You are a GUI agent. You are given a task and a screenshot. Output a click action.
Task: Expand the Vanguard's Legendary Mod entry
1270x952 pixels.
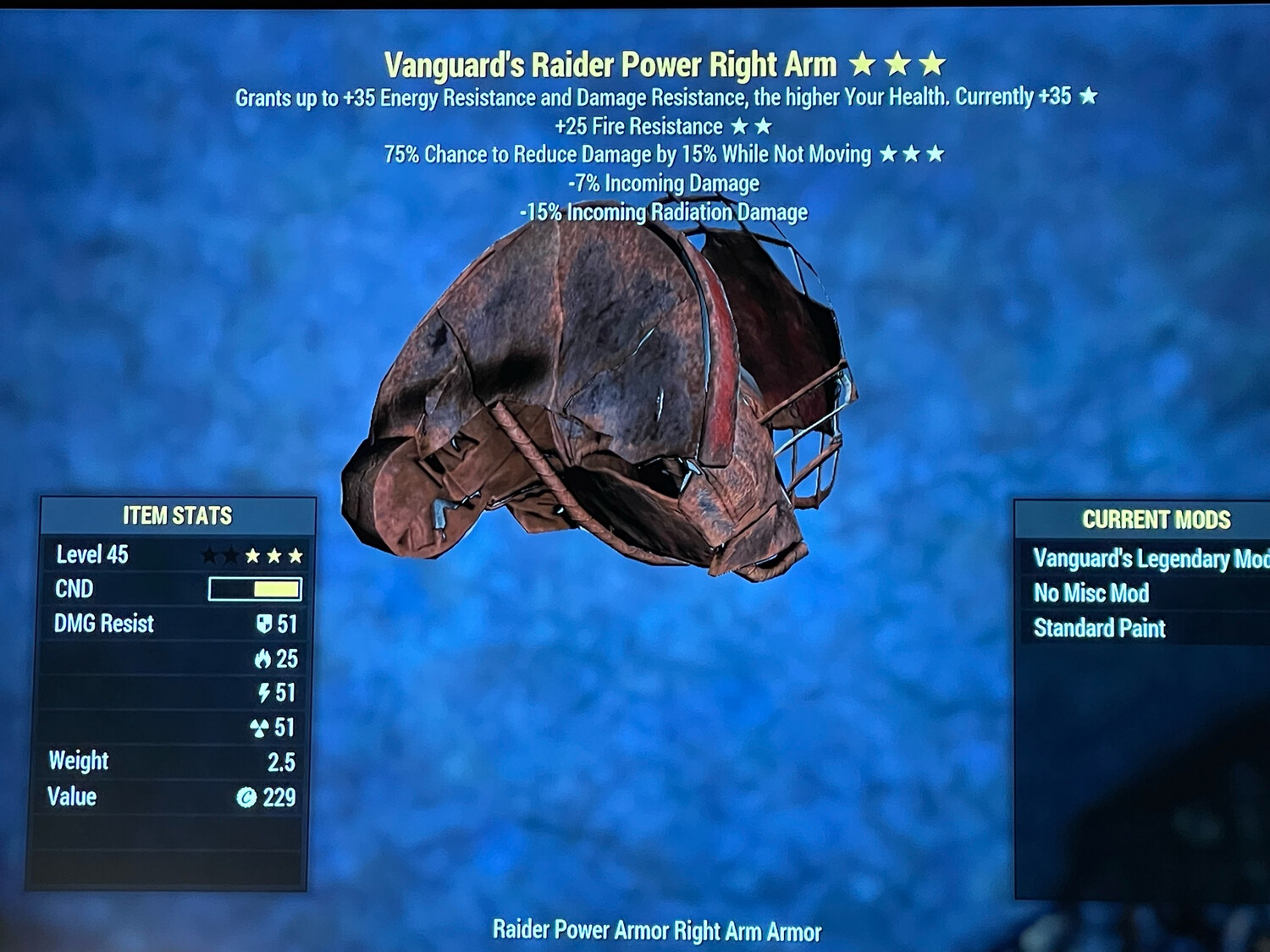[1139, 559]
